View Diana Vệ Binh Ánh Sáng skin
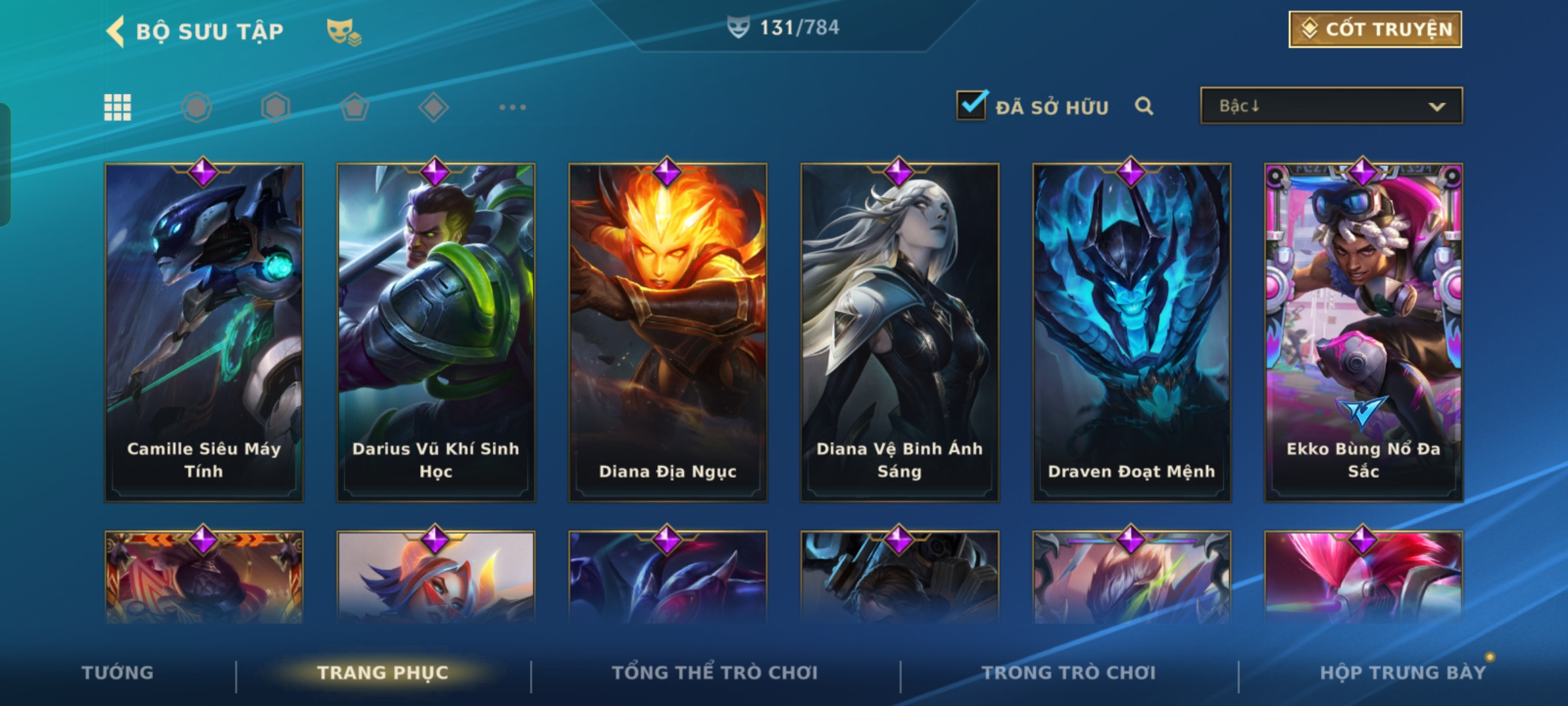This screenshot has width=1568, height=706. [900, 332]
